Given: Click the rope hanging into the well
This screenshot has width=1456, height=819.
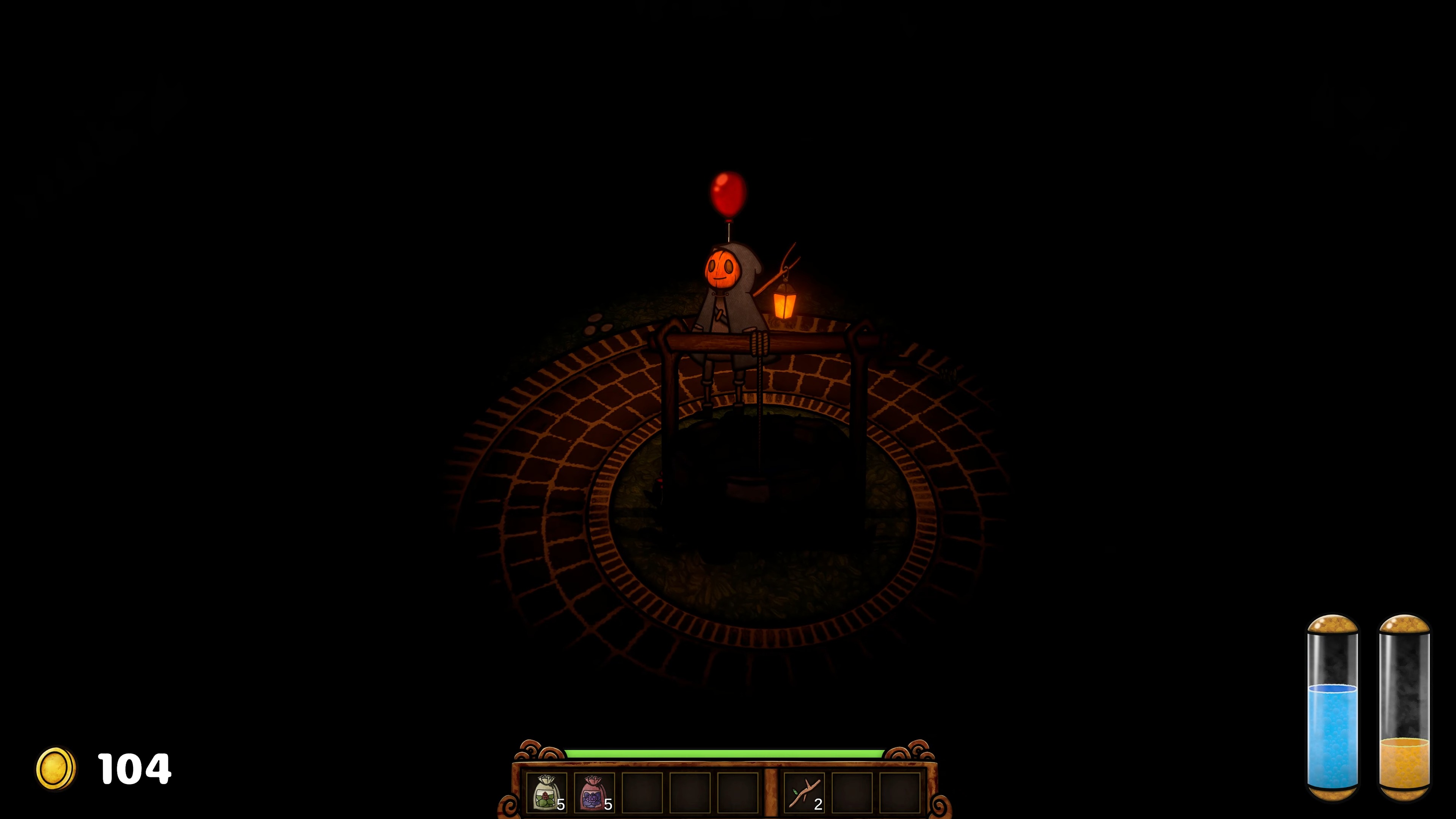Looking at the screenshot, I should pyautogui.click(x=760, y=430).
